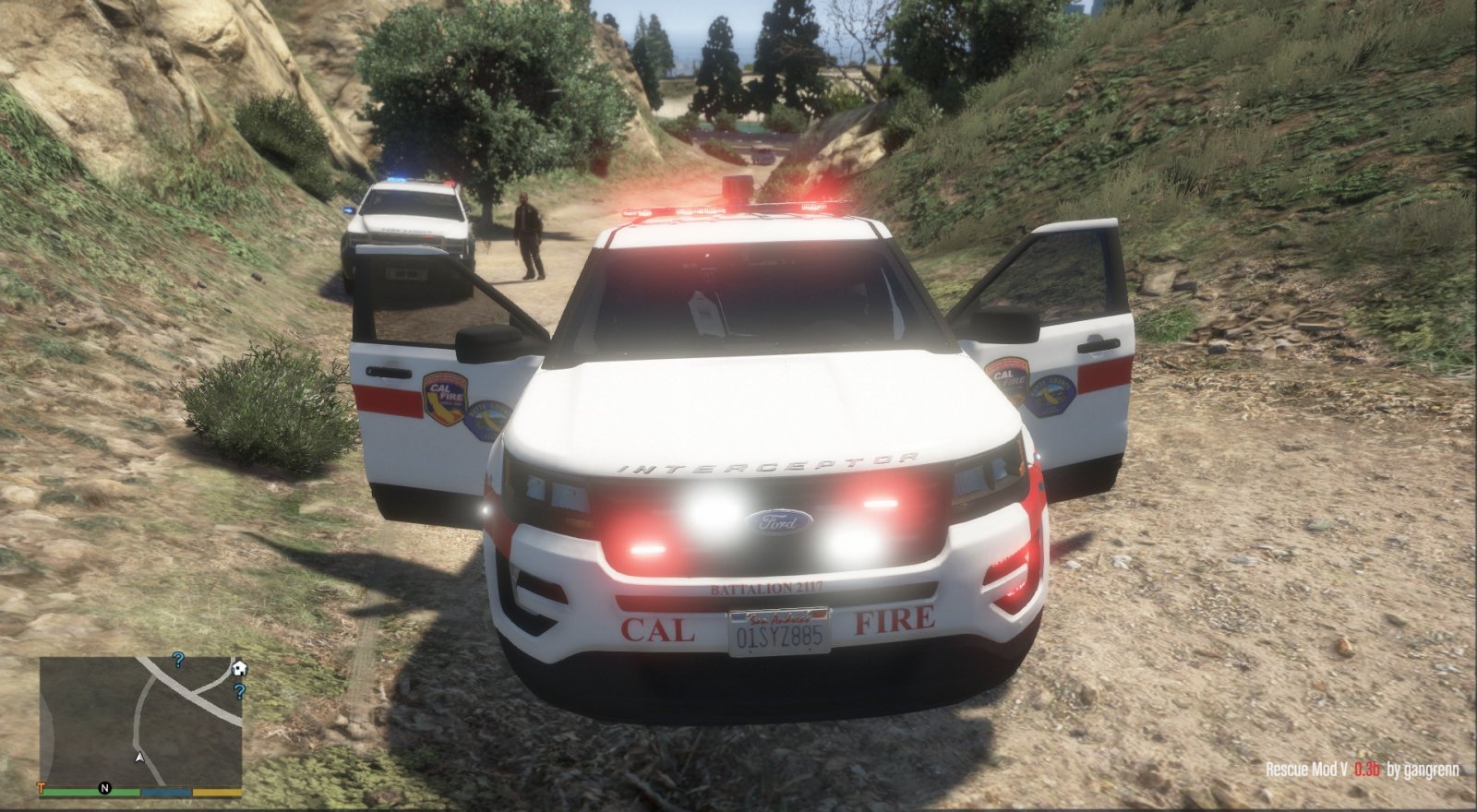Click the black N compass marker
1477x812 pixels.
click(x=104, y=788)
